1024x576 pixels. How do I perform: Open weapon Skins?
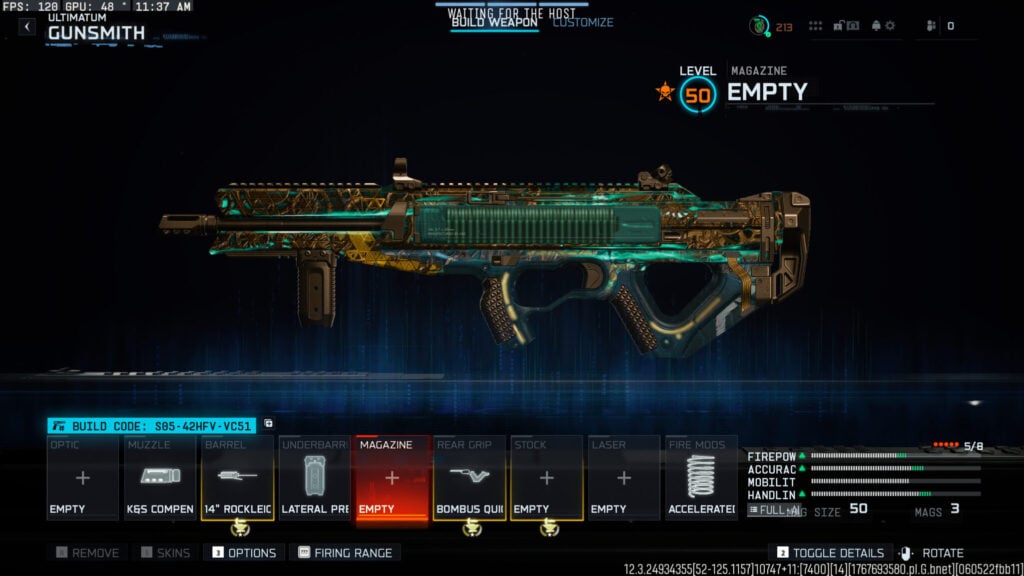165,553
